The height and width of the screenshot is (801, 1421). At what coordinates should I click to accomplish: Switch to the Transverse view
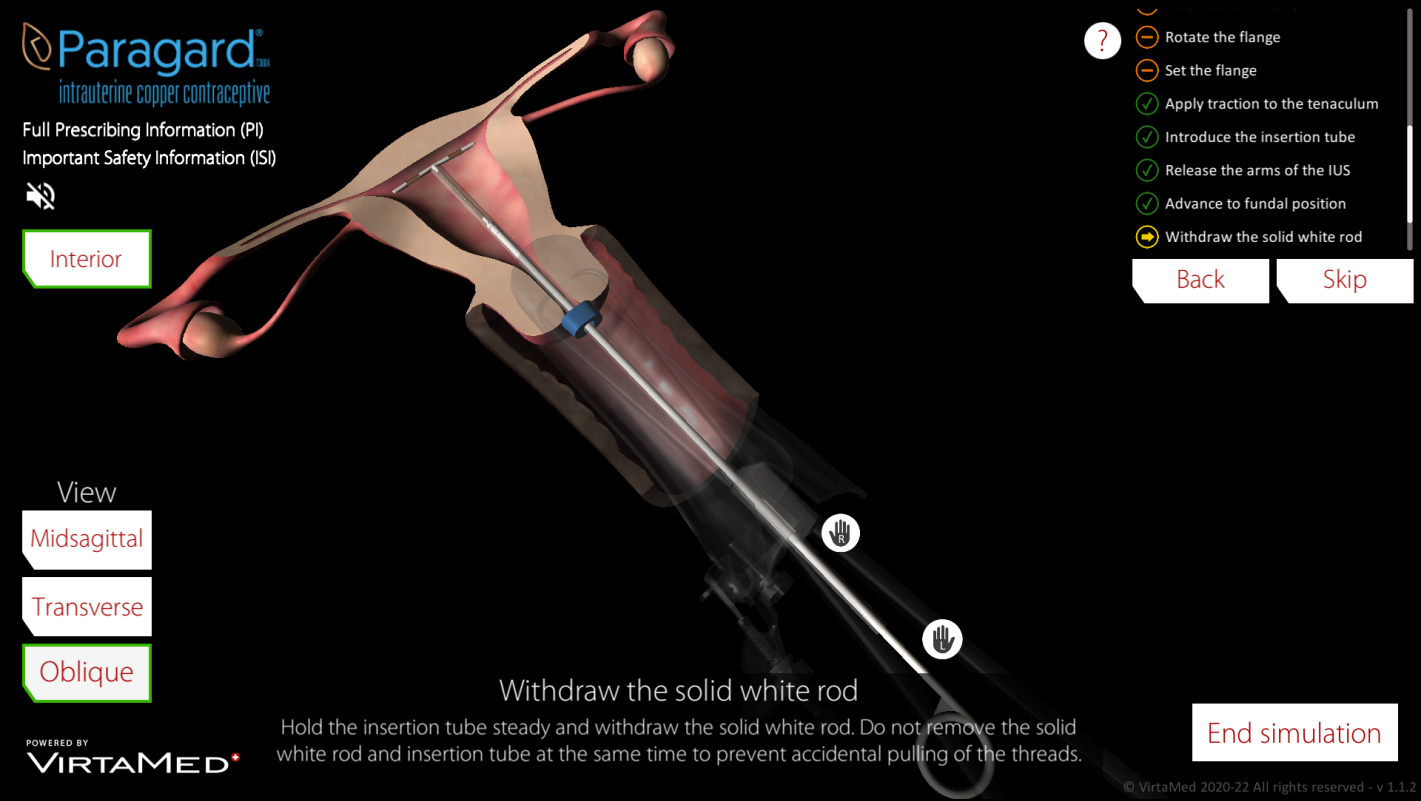(x=87, y=606)
